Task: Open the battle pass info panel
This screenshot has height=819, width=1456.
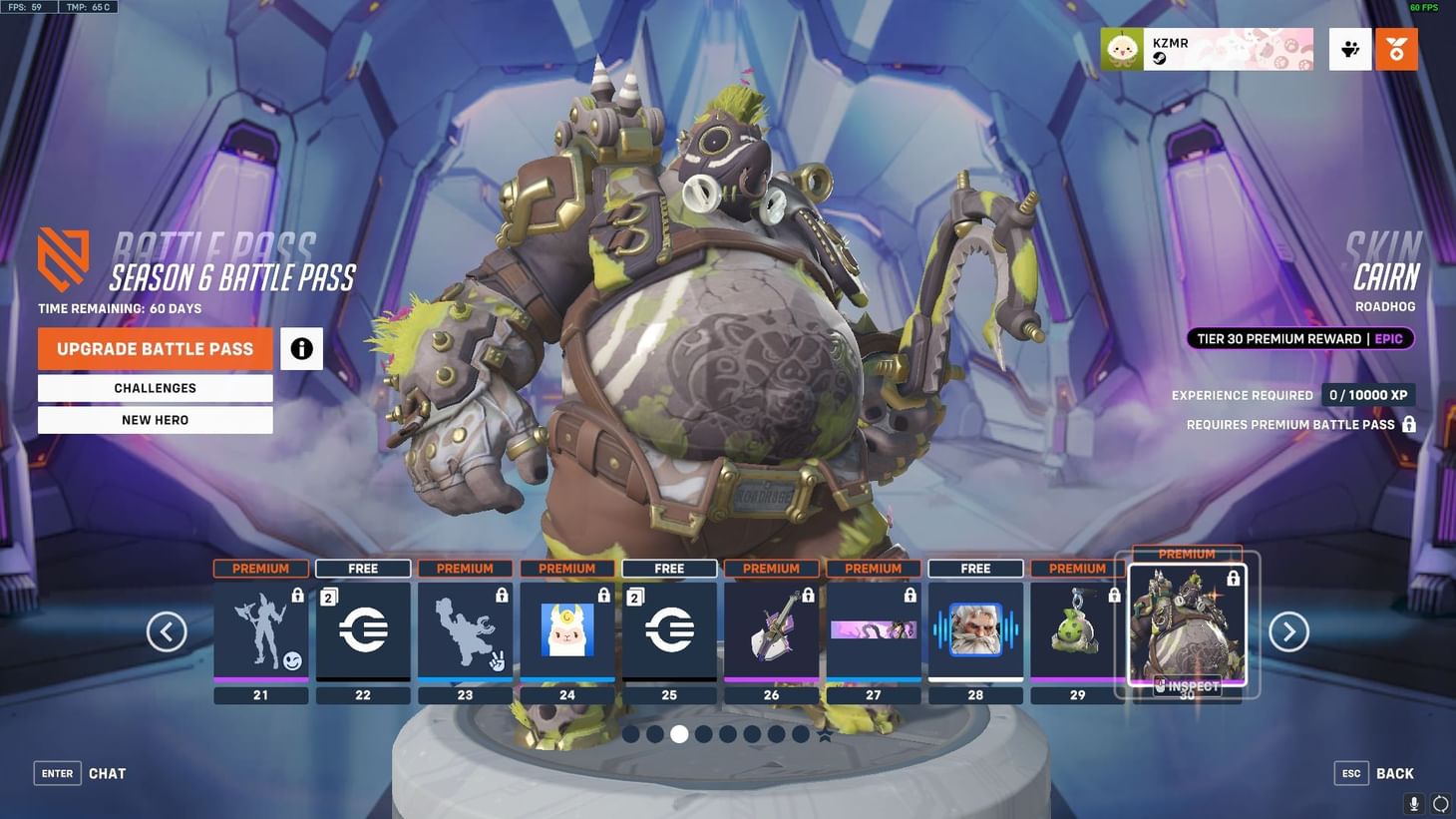Action: pyautogui.click(x=301, y=348)
